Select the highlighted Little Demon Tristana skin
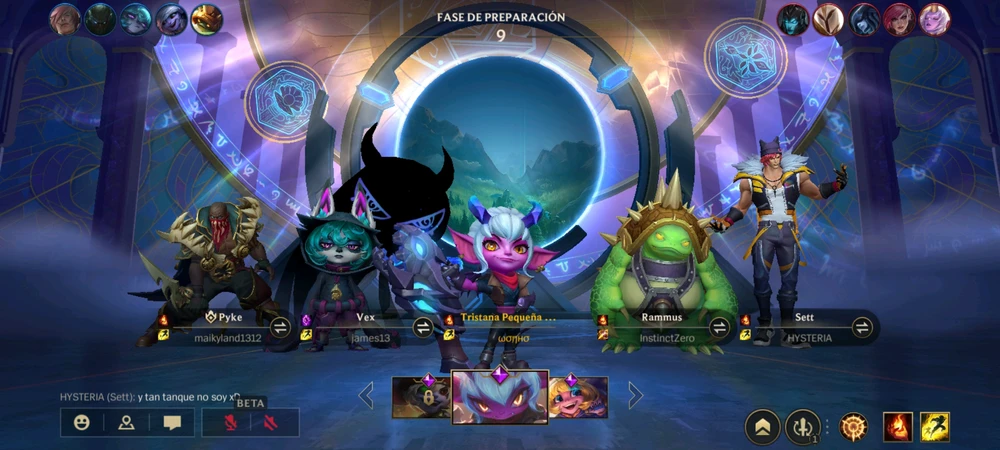Screen dimensions: 1000x450 (x=499, y=396)
